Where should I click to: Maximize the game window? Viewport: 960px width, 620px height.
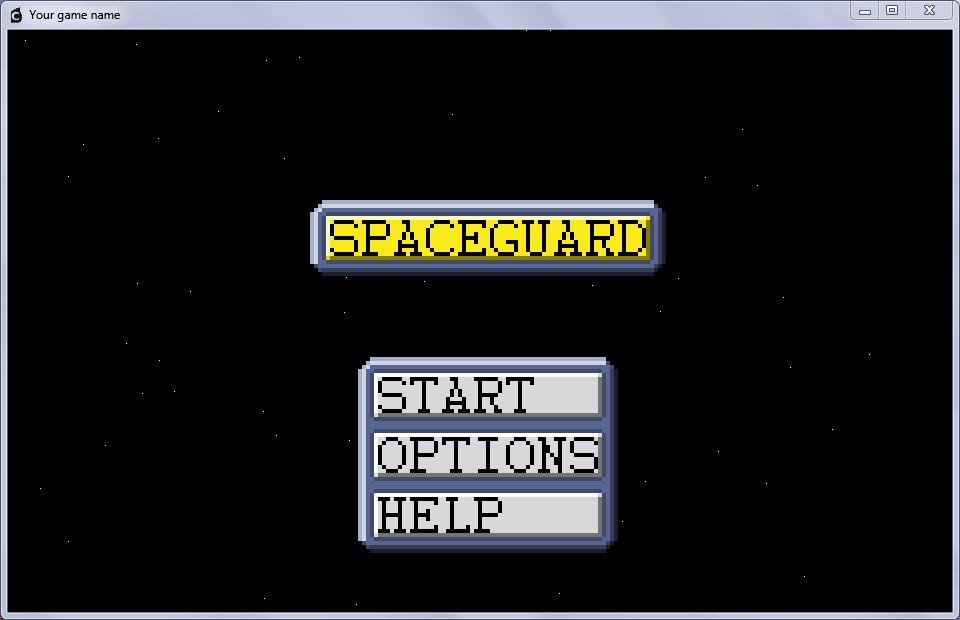tap(892, 11)
